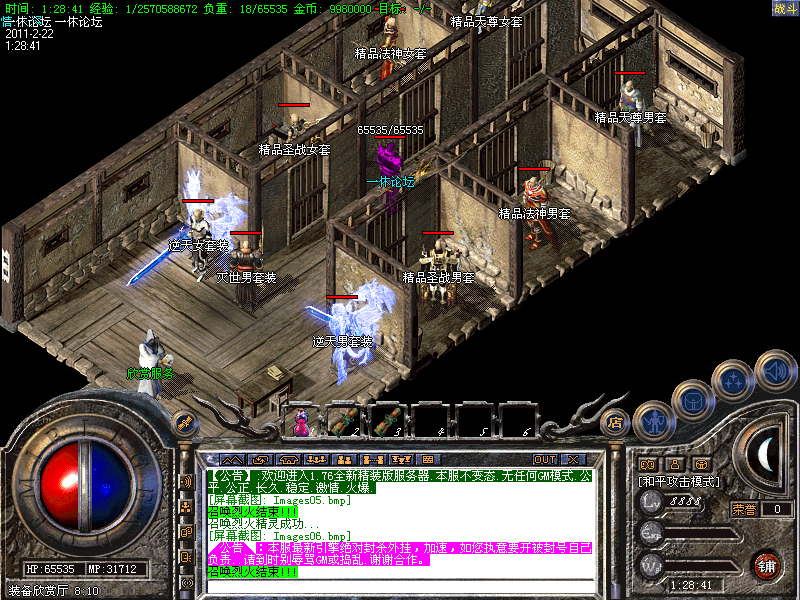Use the scroll in belt slot 2
The height and width of the screenshot is (600, 800).
[x=342, y=421]
